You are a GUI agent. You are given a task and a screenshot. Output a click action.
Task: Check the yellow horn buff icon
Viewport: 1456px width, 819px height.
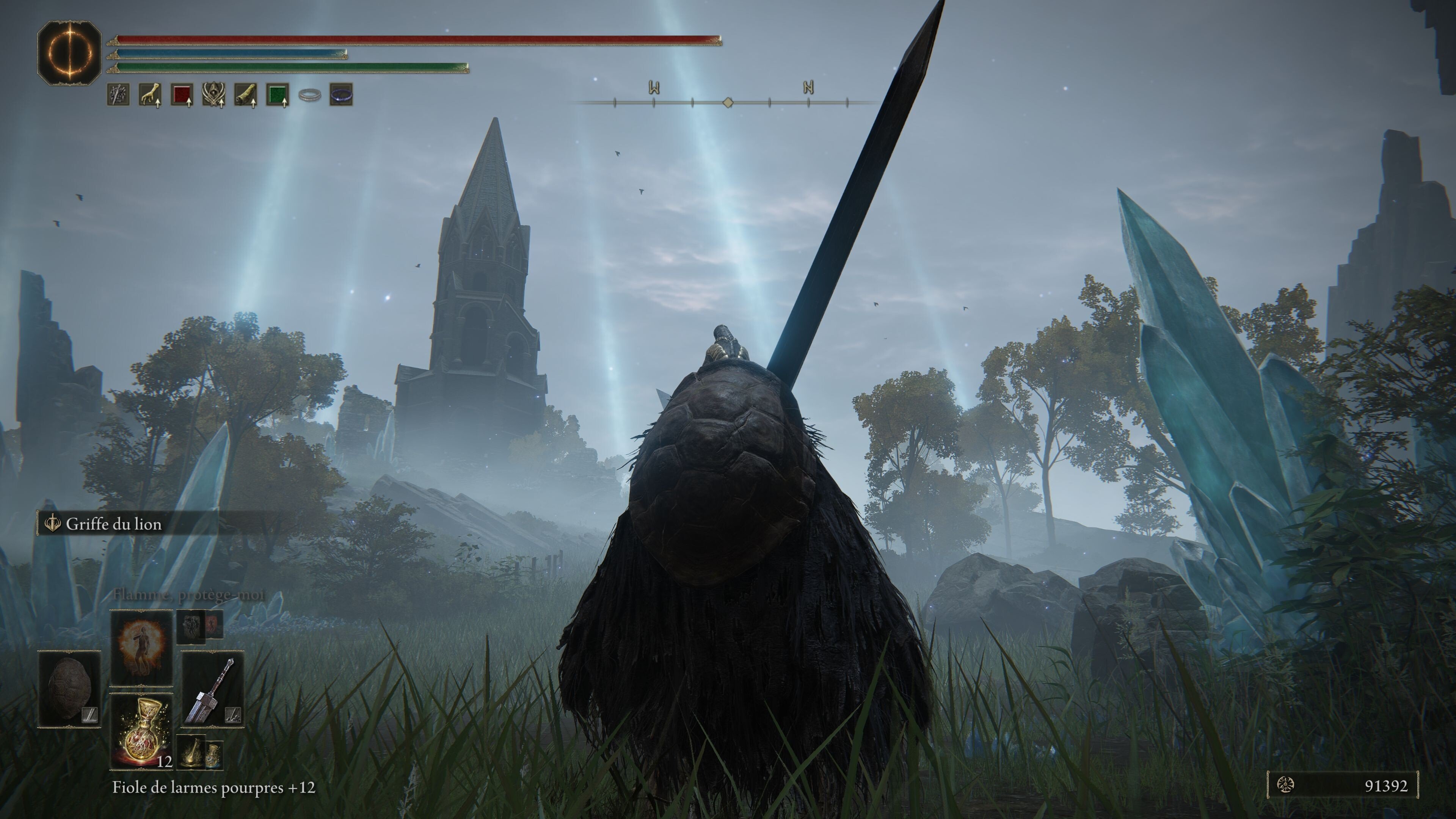click(245, 94)
